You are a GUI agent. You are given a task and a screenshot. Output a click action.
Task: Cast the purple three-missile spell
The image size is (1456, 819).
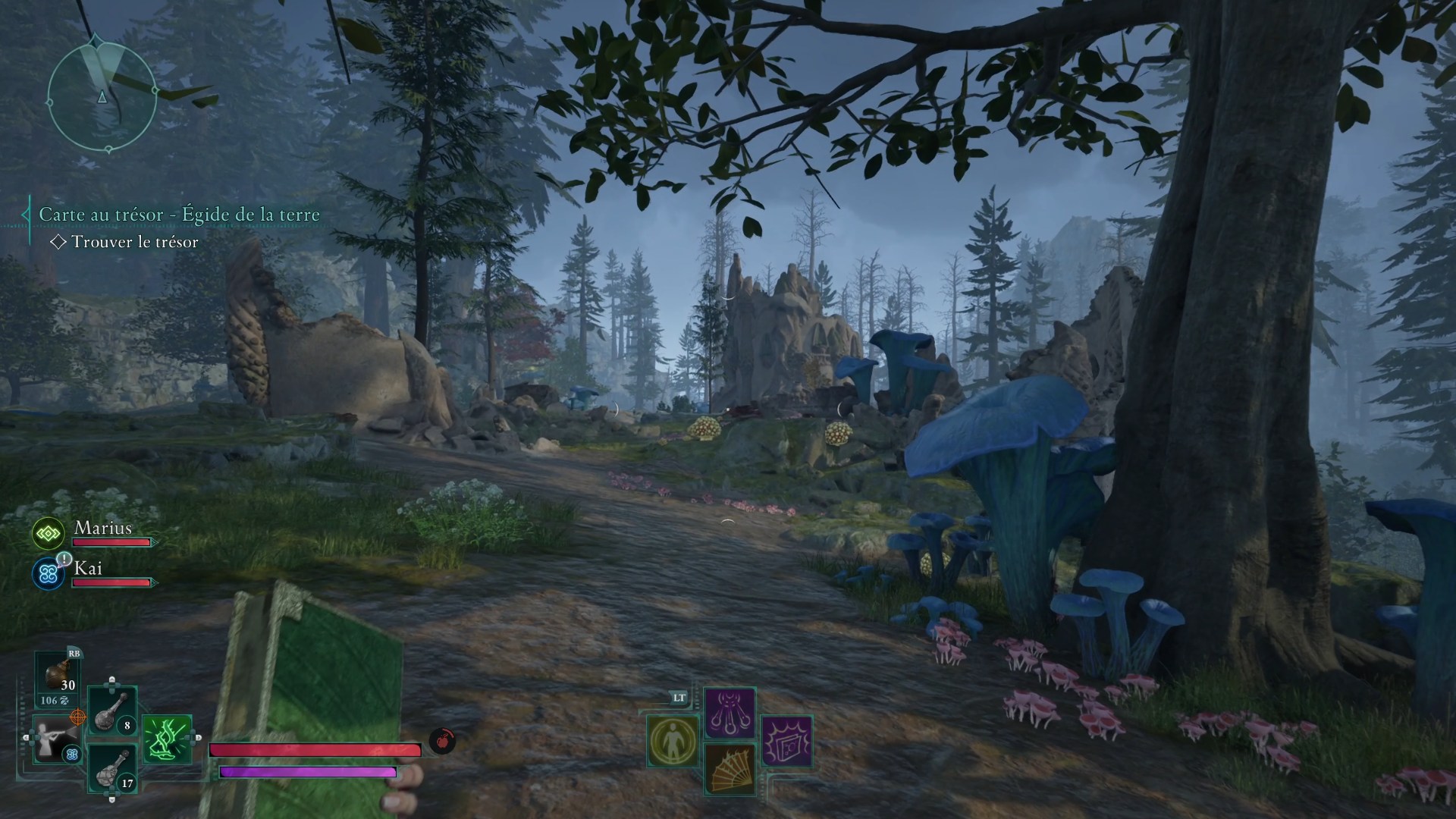coord(730,713)
